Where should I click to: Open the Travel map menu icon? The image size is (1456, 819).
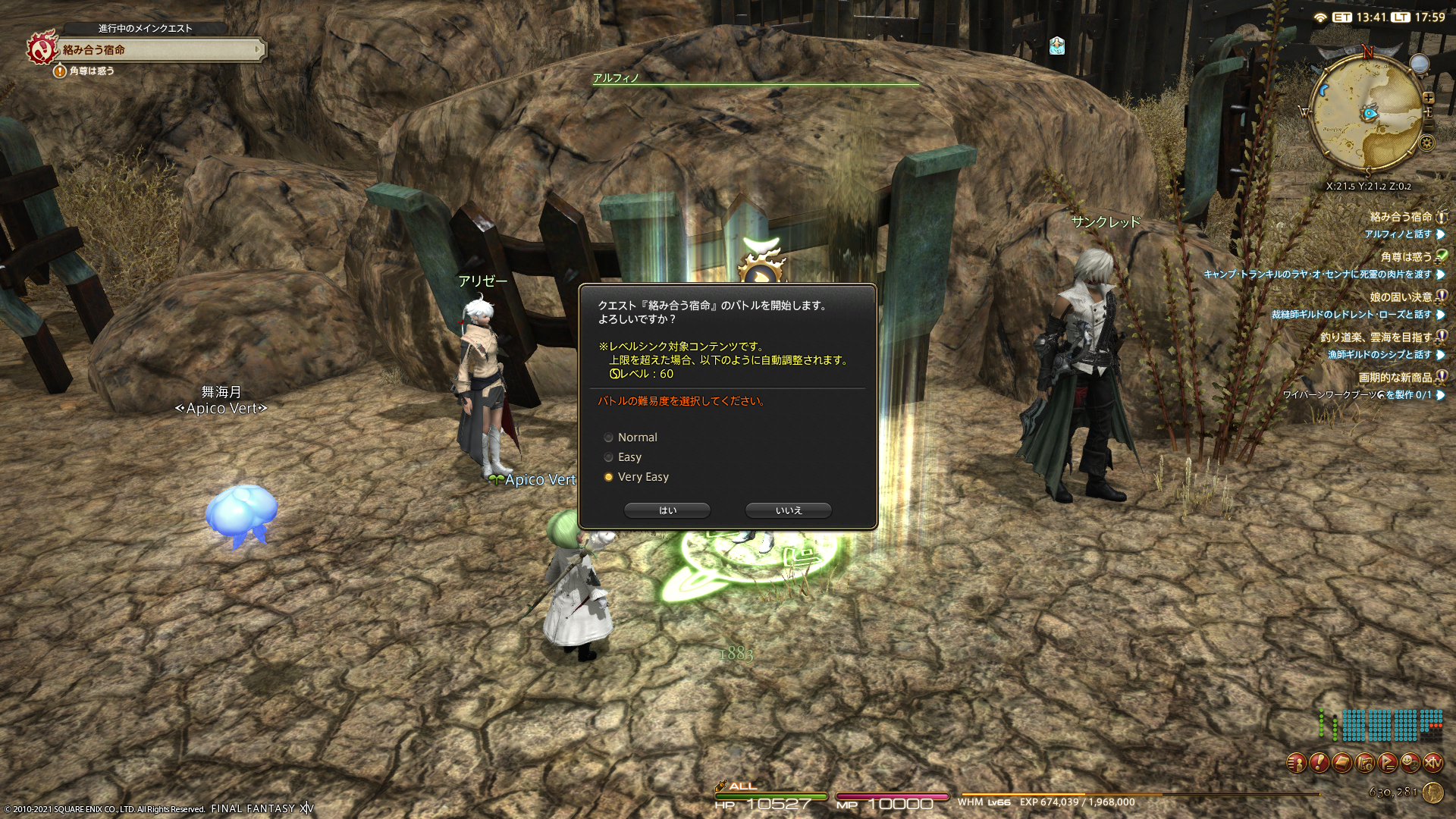coord(1365,763)
